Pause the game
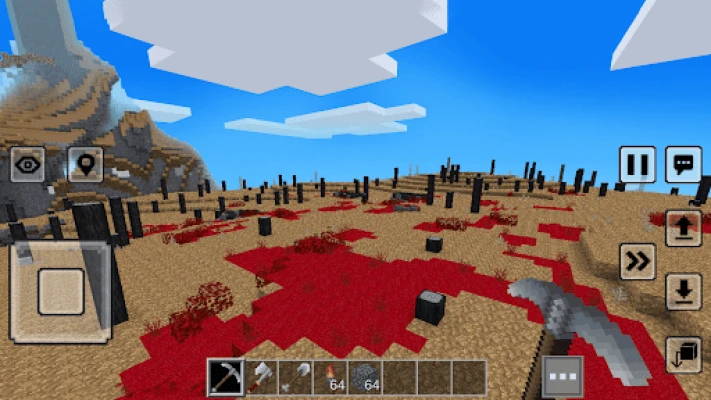 [x=637, y=164]
